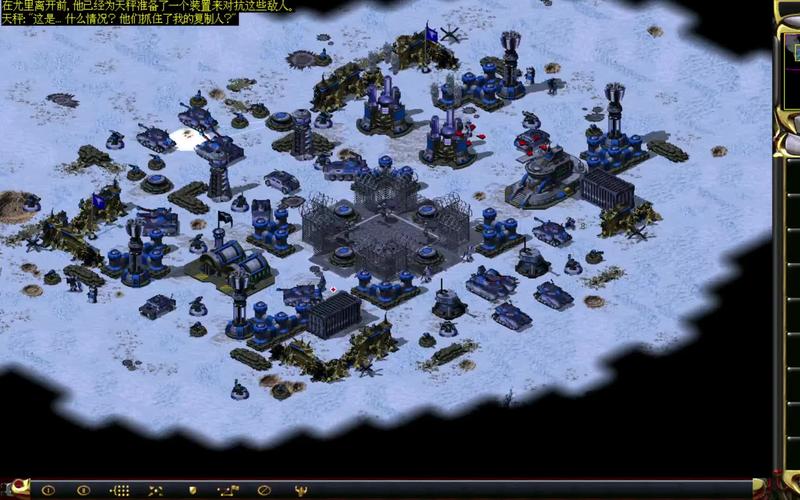Activate the dotted grid formation icon
Image resolution: width=800 pixels, height=500 pixels.
pos(120,491)
